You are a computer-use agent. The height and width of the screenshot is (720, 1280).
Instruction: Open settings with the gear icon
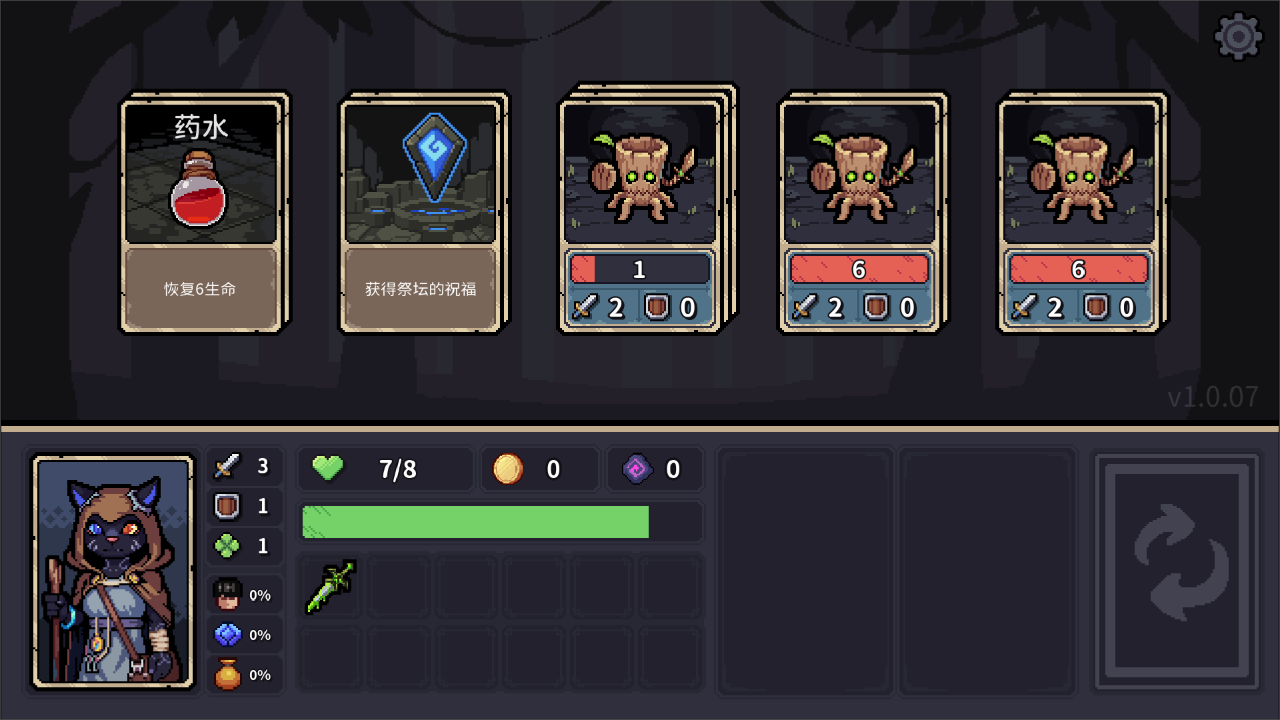point(1238,37)
